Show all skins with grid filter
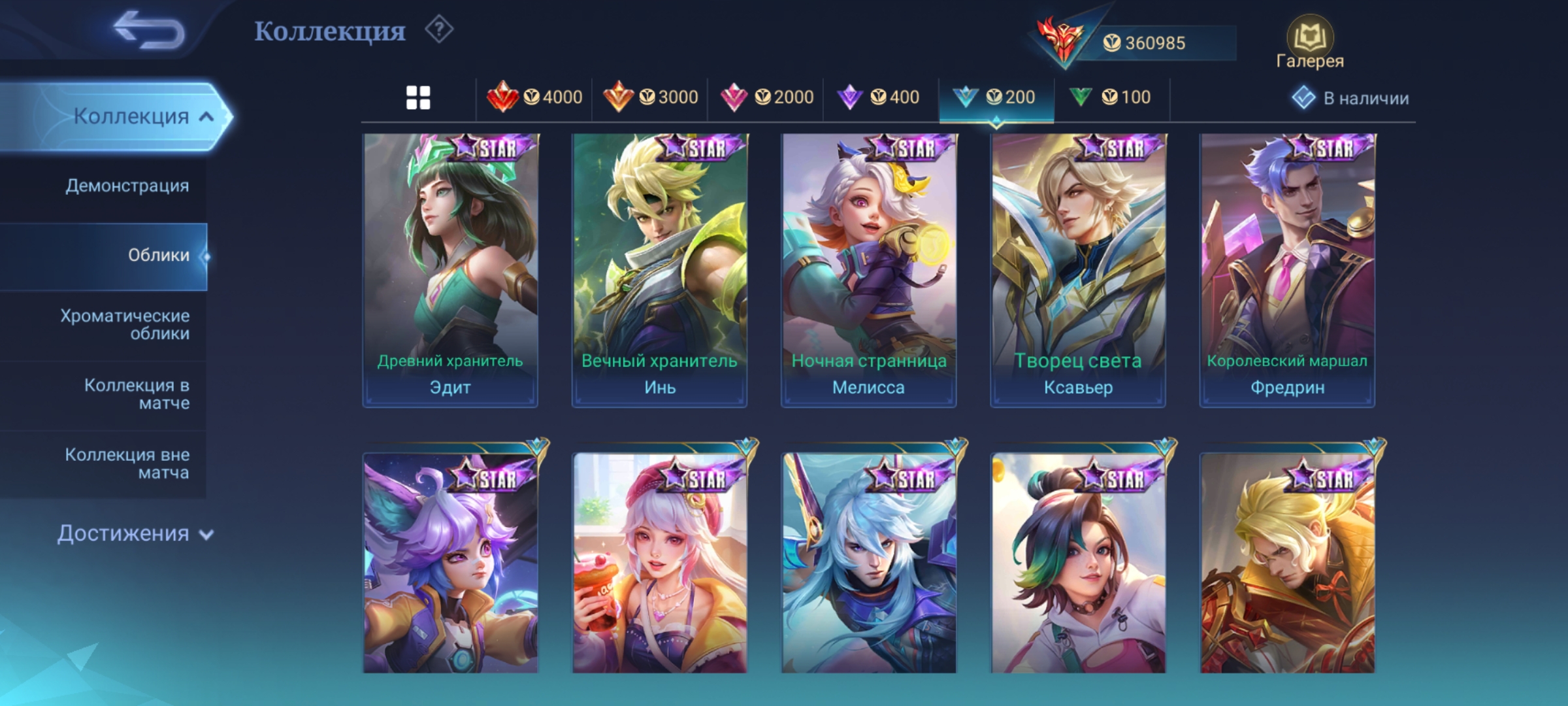Viewport: 1568px width, 706px height. [x=418, y=98]
